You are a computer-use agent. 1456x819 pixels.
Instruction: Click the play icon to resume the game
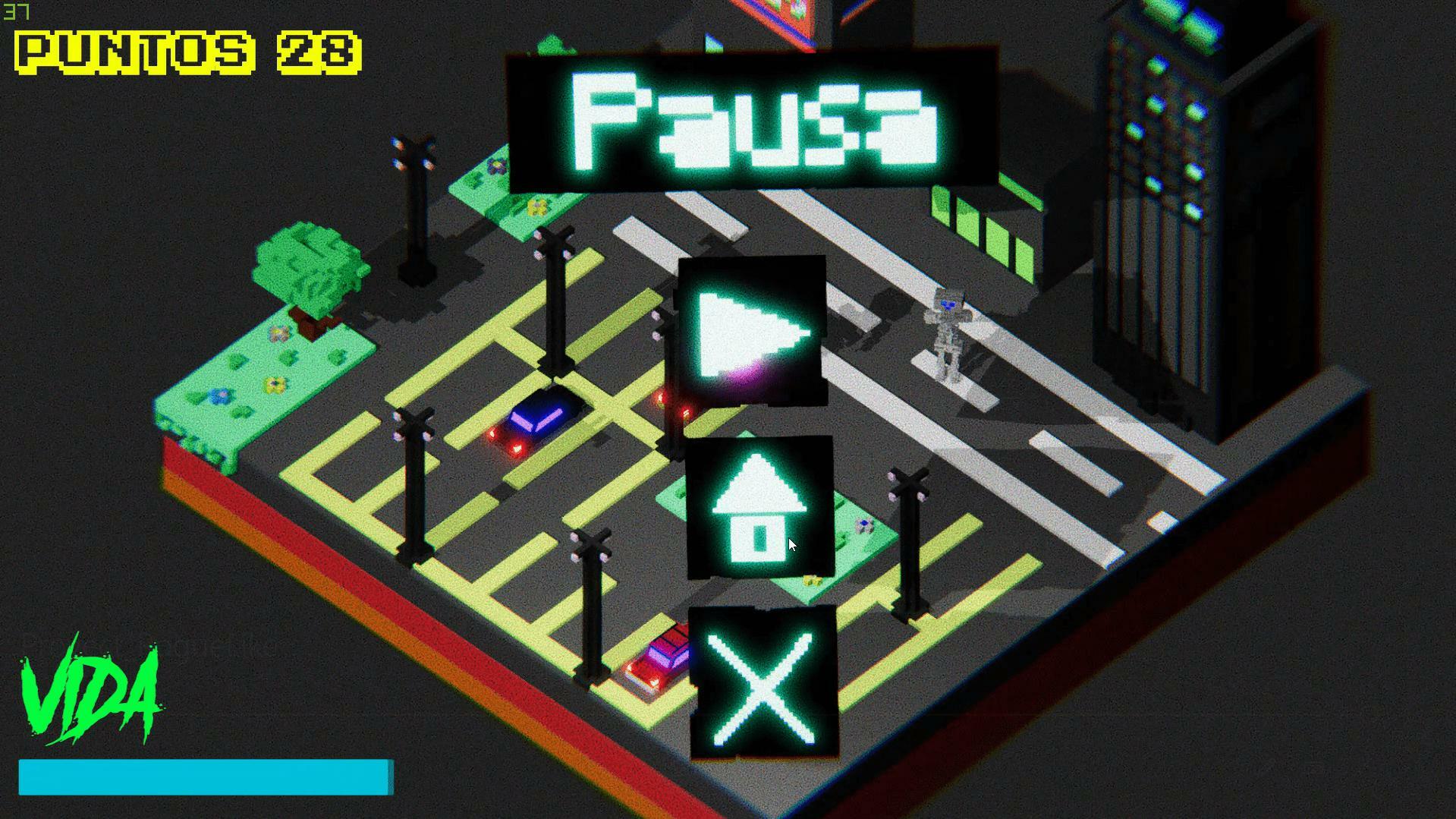(751, 332)
